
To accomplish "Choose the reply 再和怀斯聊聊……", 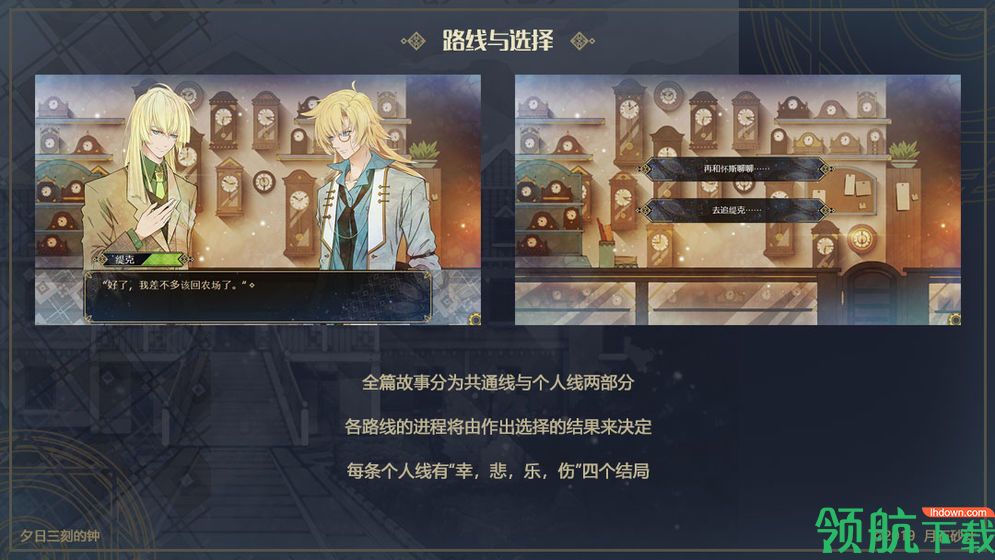I will (737, 168).
